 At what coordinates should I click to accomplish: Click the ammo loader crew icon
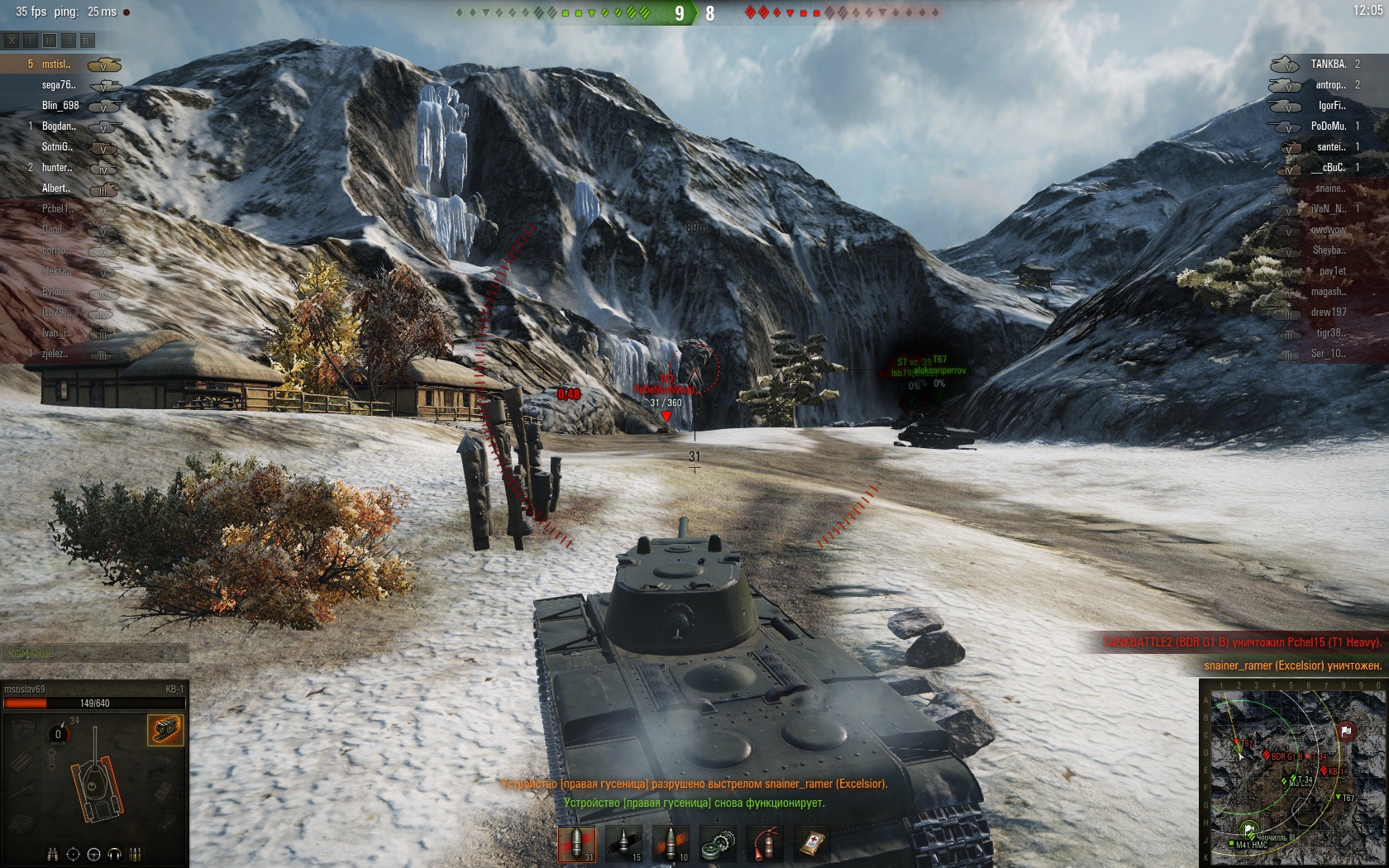(x=135, y=855)
